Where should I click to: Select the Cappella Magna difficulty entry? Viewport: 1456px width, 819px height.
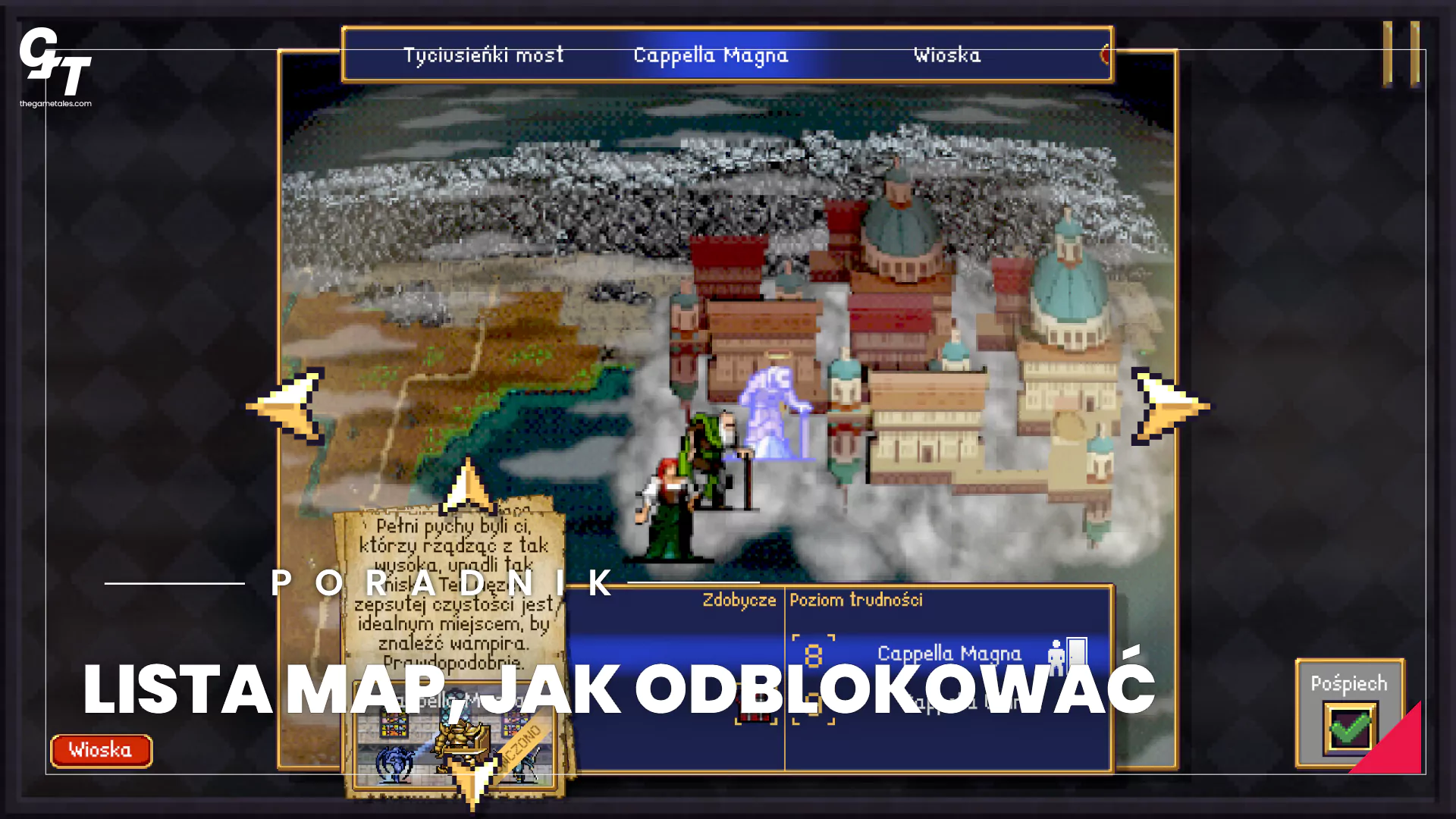949,653
